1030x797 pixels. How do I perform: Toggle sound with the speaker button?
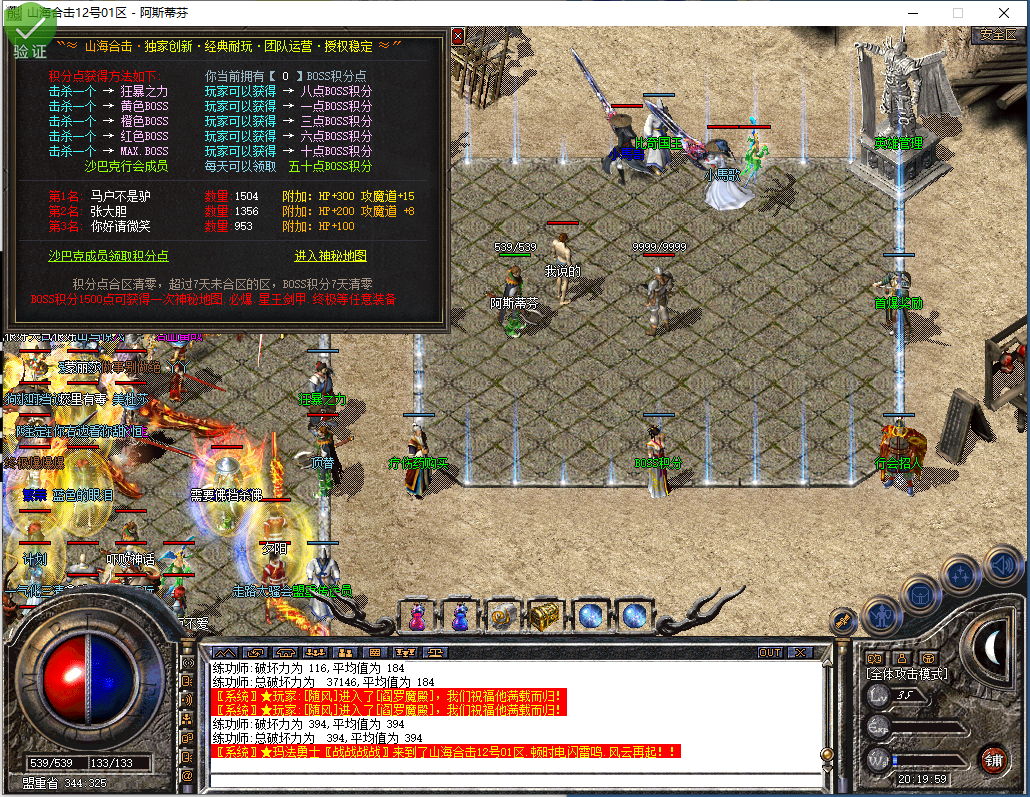tap(1001, 566)
